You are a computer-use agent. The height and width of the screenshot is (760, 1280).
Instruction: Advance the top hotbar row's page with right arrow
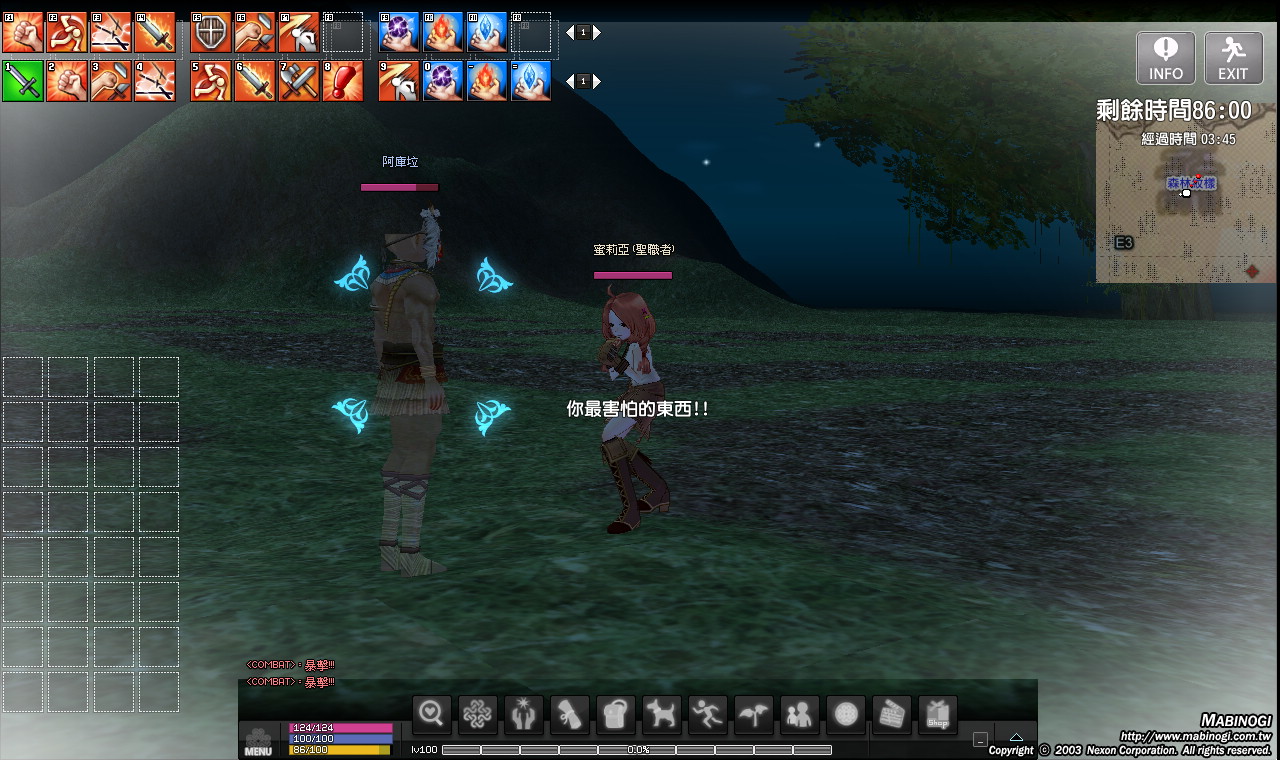597,33
